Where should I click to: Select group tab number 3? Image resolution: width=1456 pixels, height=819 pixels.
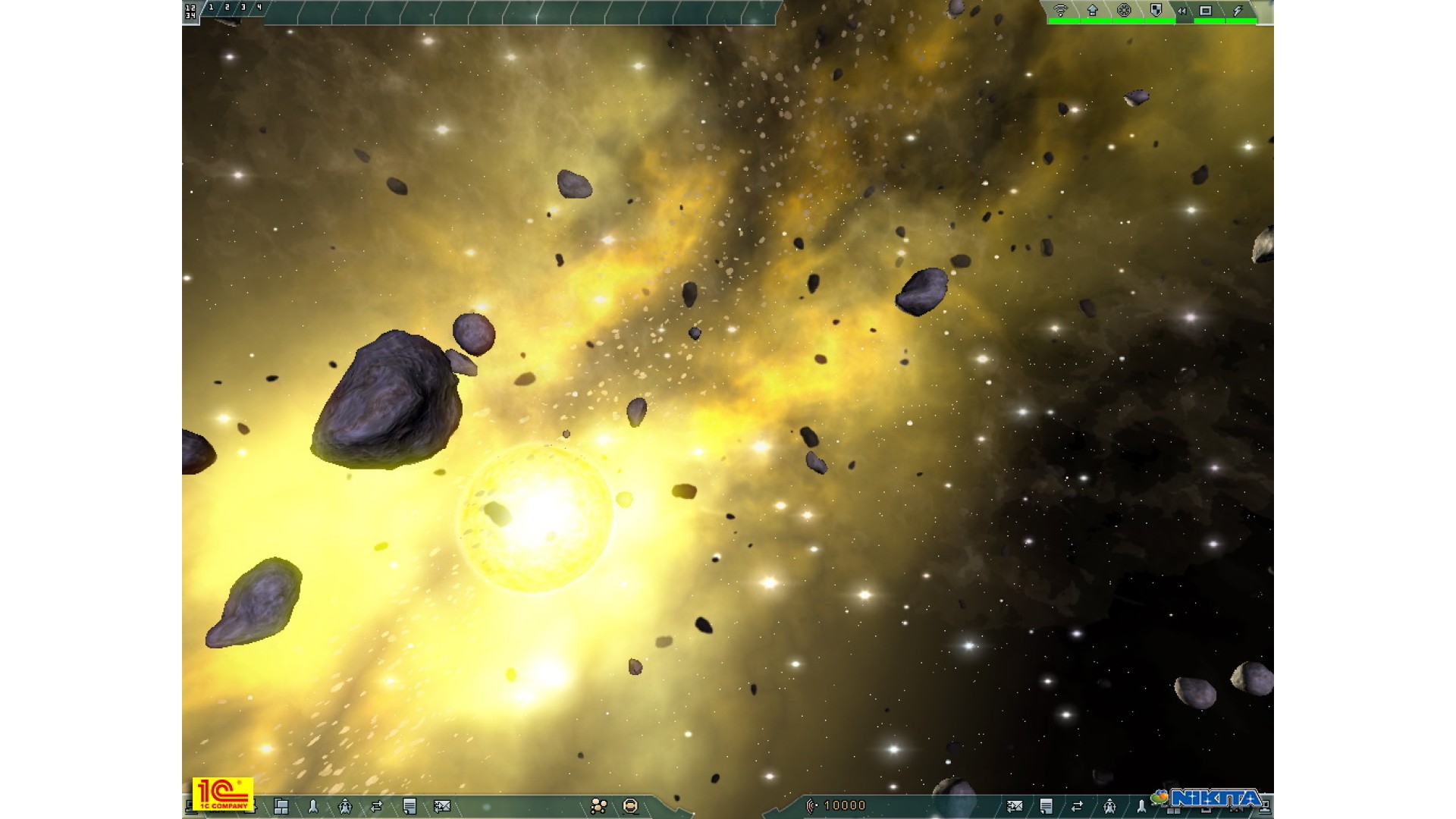[243, 8]
